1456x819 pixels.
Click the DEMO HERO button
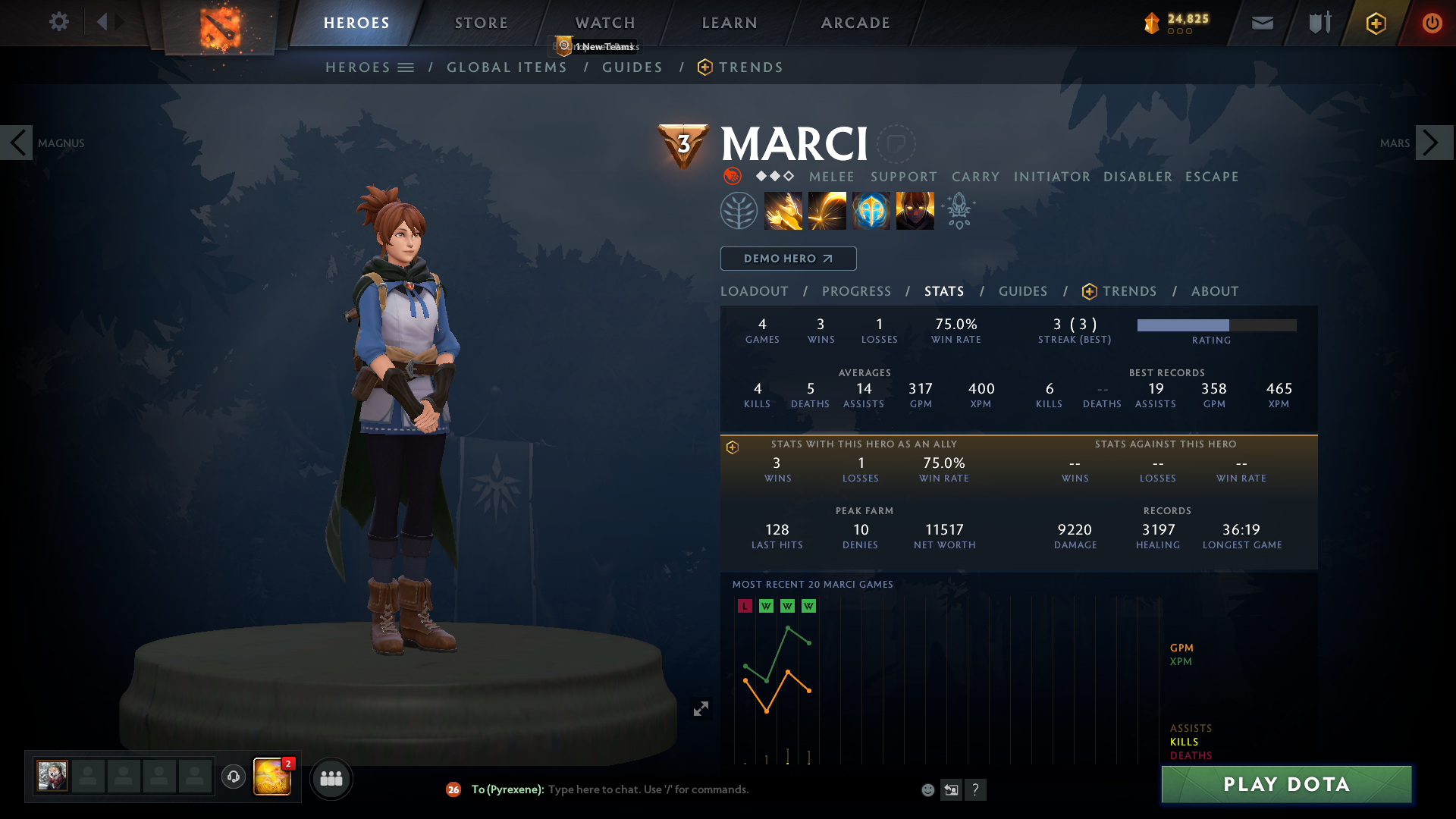pyautogui.click(x=788, y=259)
